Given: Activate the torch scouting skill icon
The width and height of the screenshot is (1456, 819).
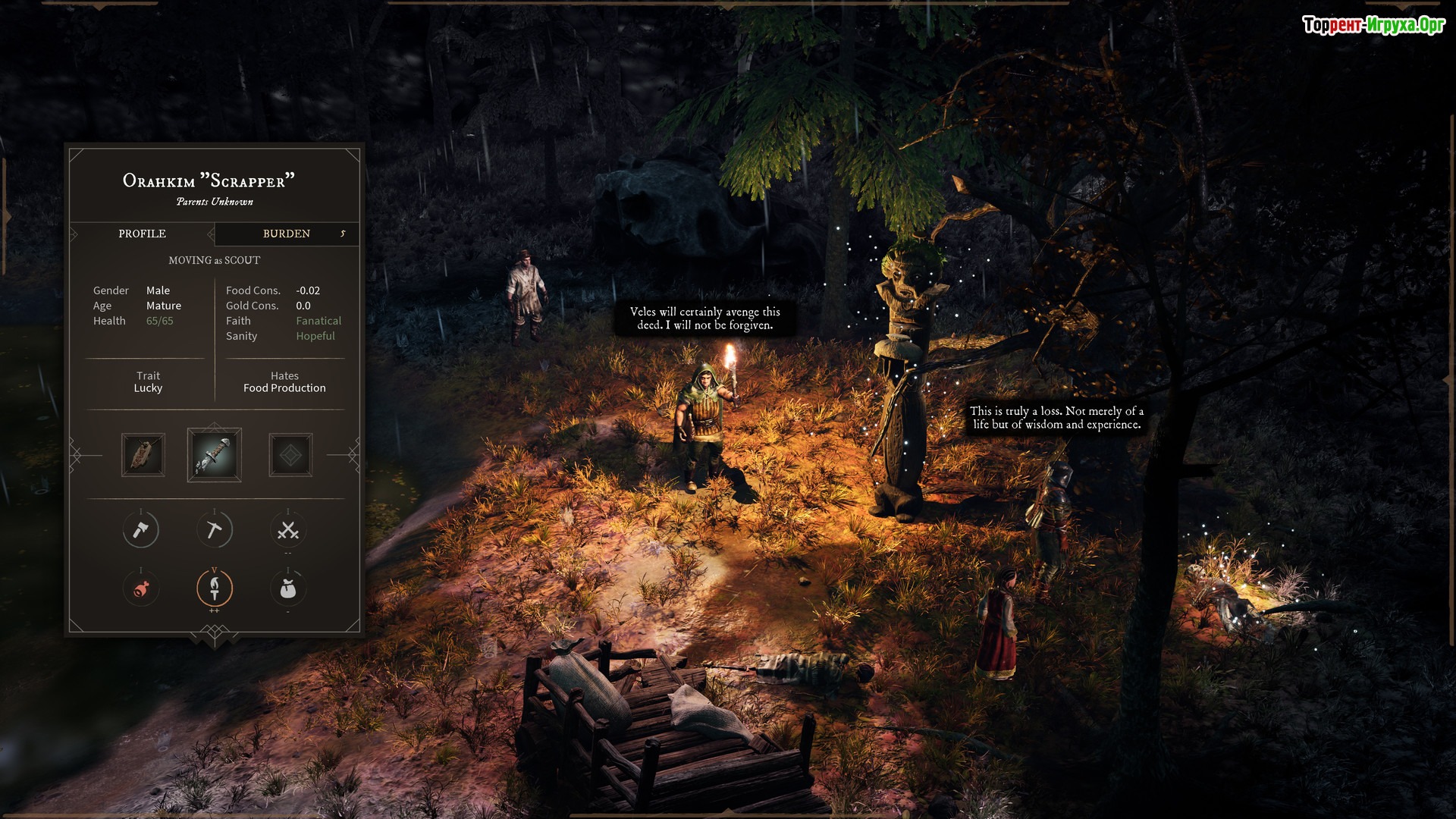Looking at the screenshot, I should point(215,588).
